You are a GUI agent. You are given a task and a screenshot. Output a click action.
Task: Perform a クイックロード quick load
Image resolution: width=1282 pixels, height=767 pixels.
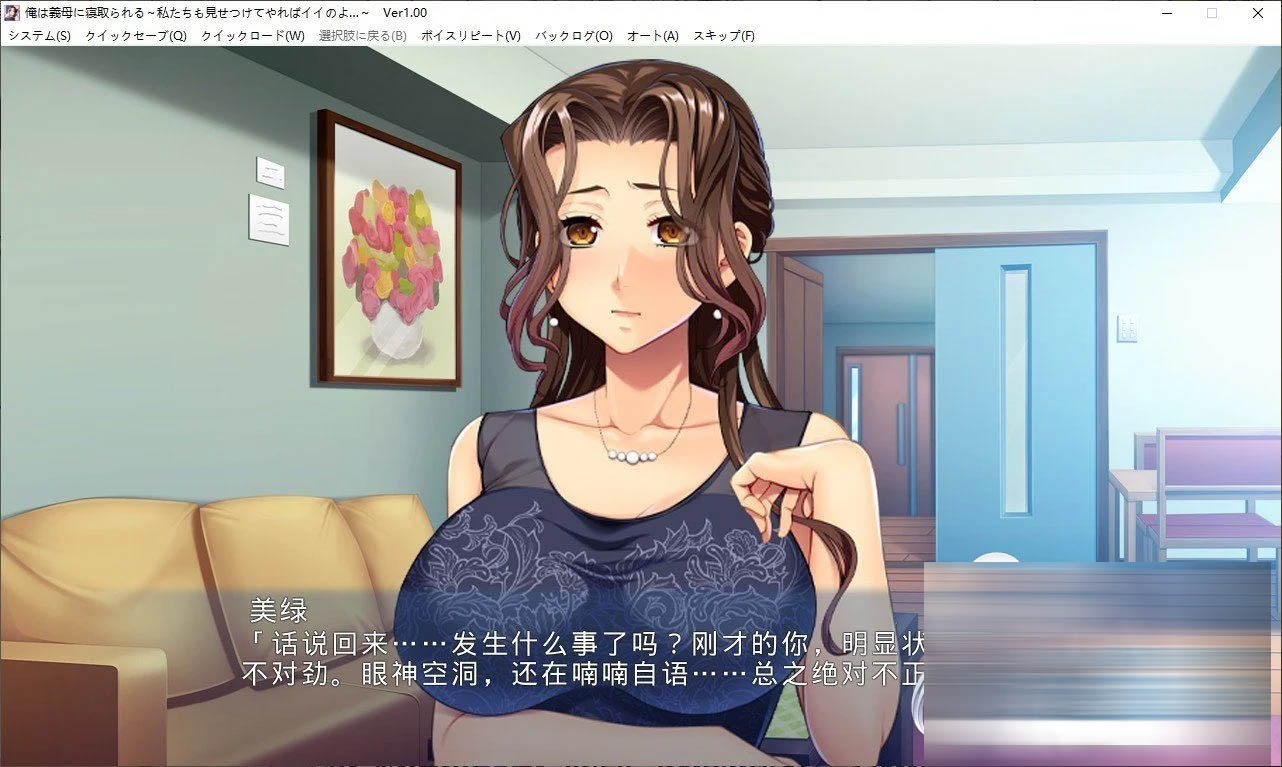pos(249,34)
